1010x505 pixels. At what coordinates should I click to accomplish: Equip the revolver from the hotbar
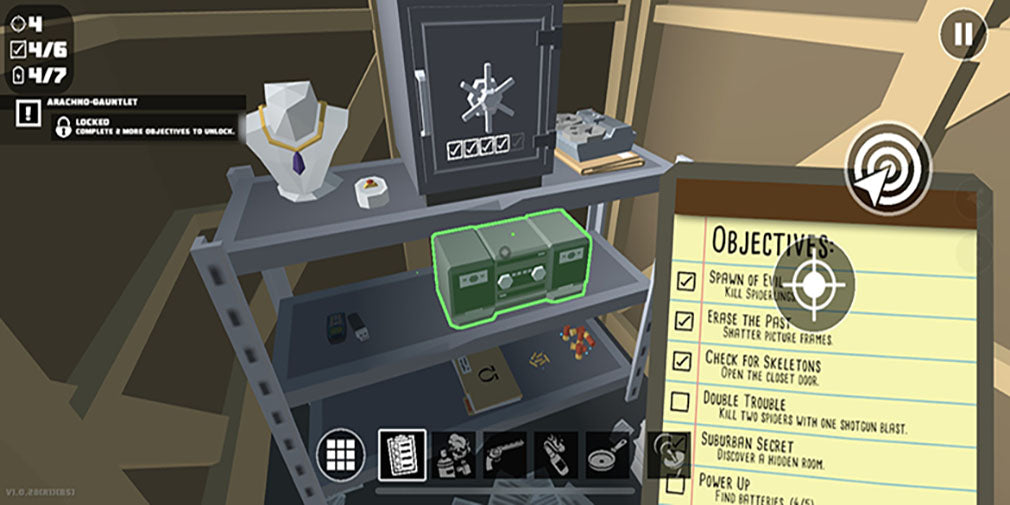tap(506, 455)
